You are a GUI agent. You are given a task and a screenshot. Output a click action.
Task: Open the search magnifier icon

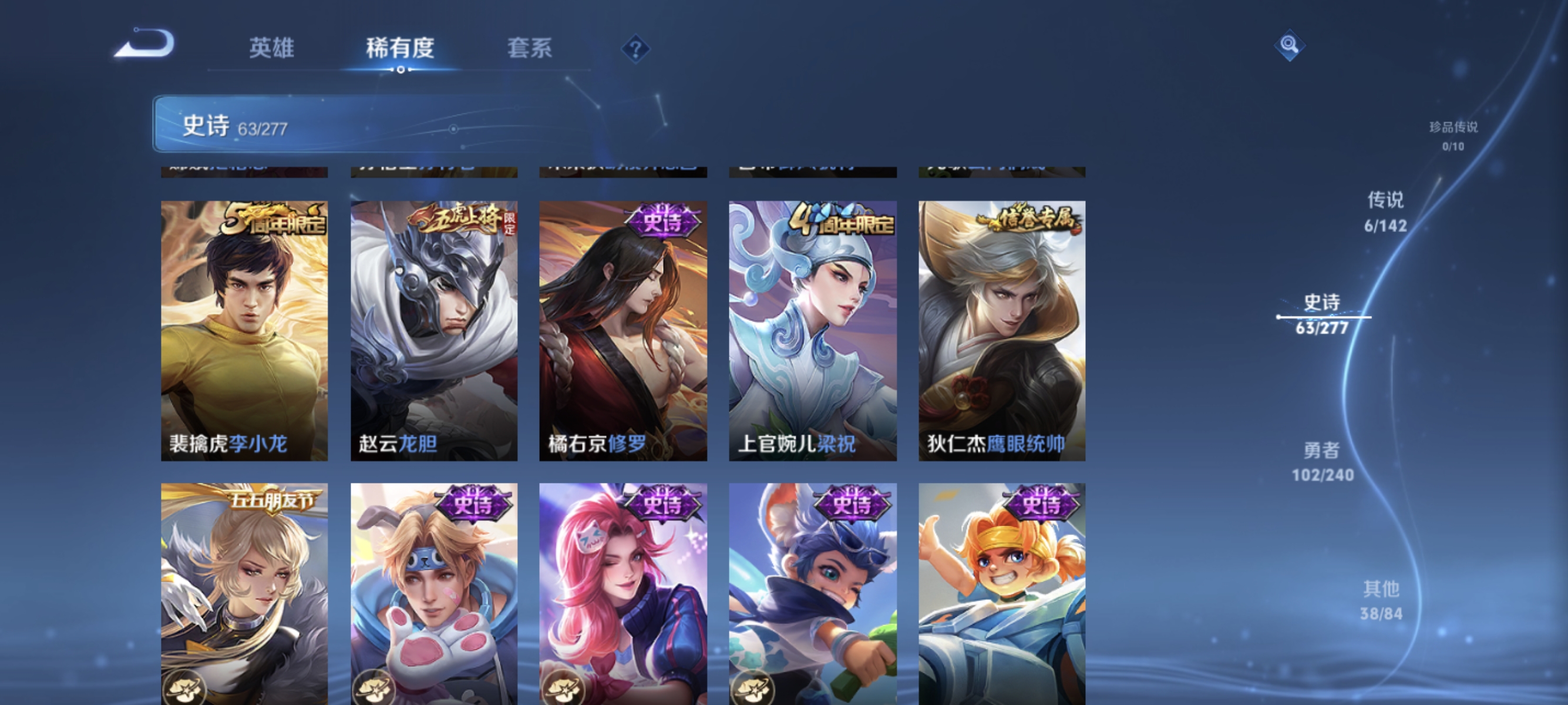tap(1291, 46)
